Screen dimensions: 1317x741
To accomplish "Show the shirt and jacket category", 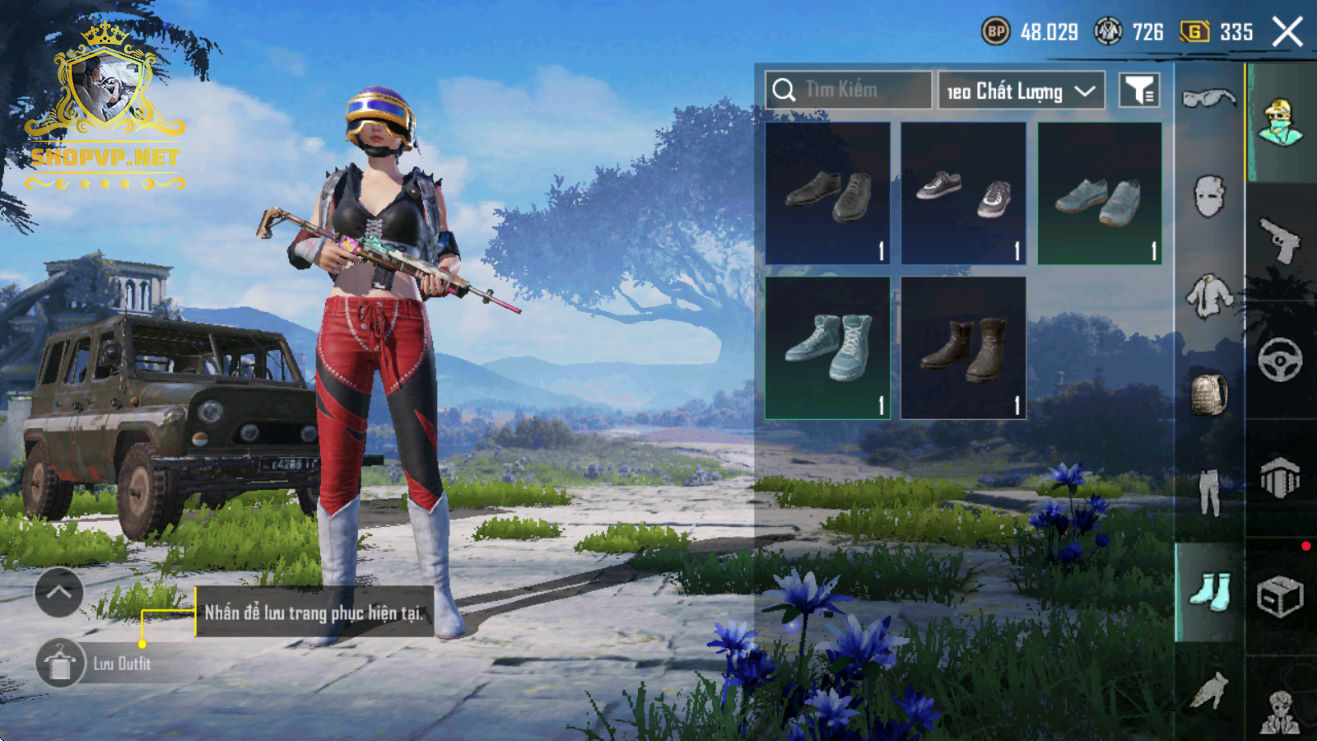I will click(x=1209, y=295).
